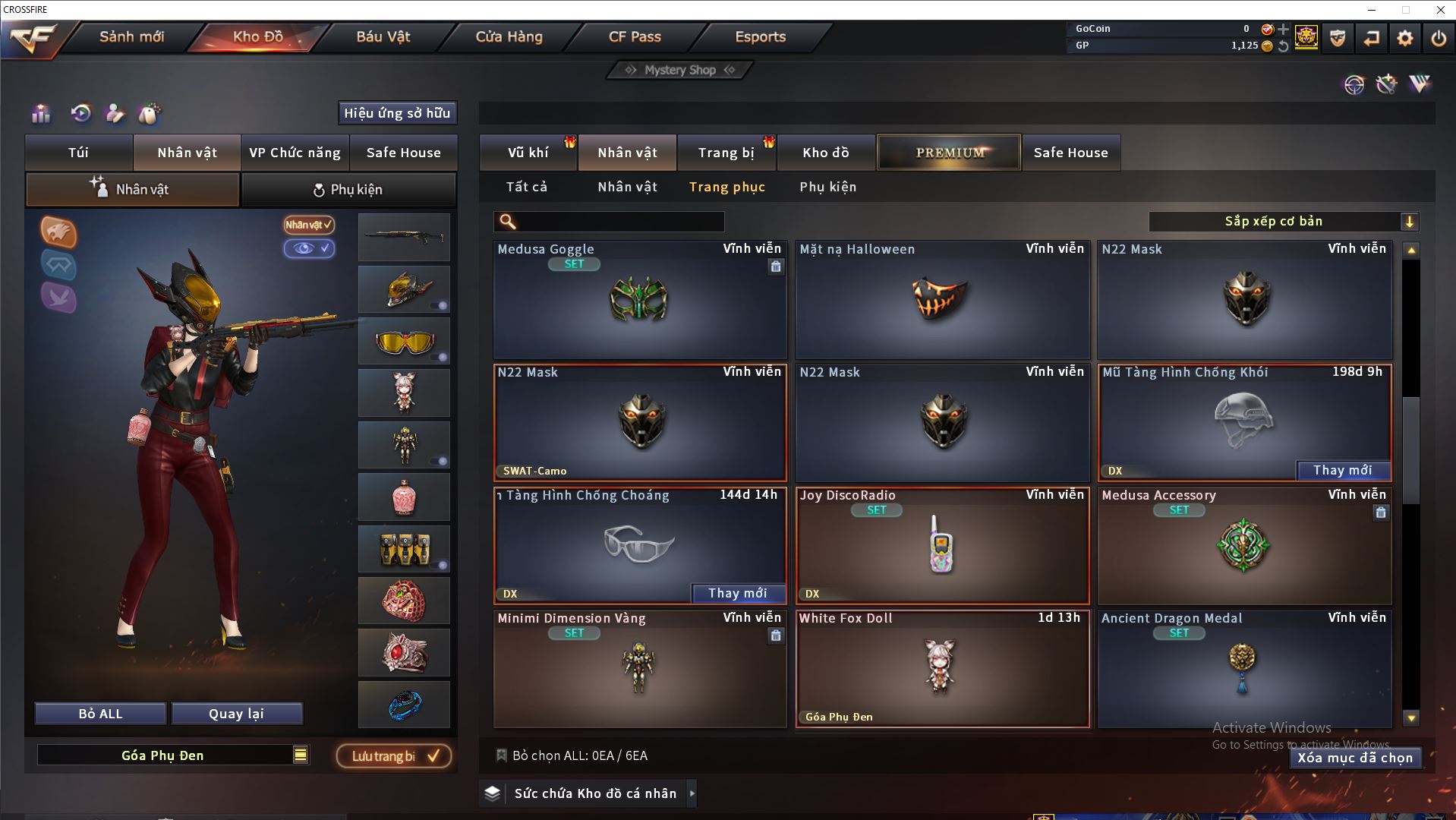The width and height of the screenshot is (1456, 820).
Task: Select the Joy DiscoRadio item
Action: 941,547
